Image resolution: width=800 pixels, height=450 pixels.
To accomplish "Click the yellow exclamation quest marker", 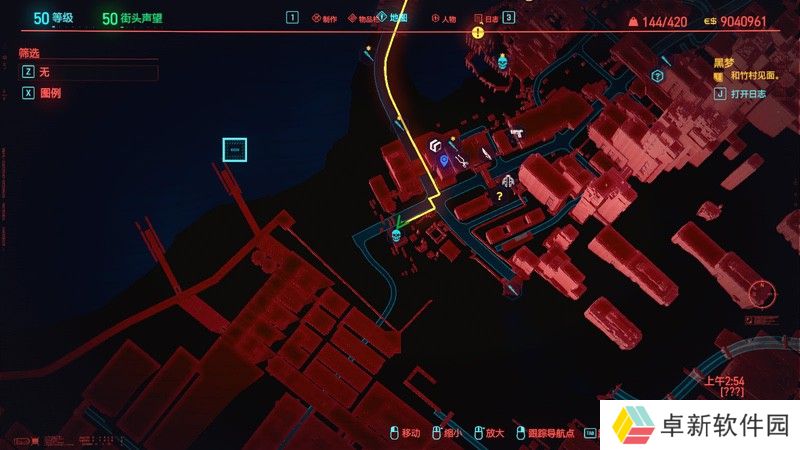I will point(478,32).
